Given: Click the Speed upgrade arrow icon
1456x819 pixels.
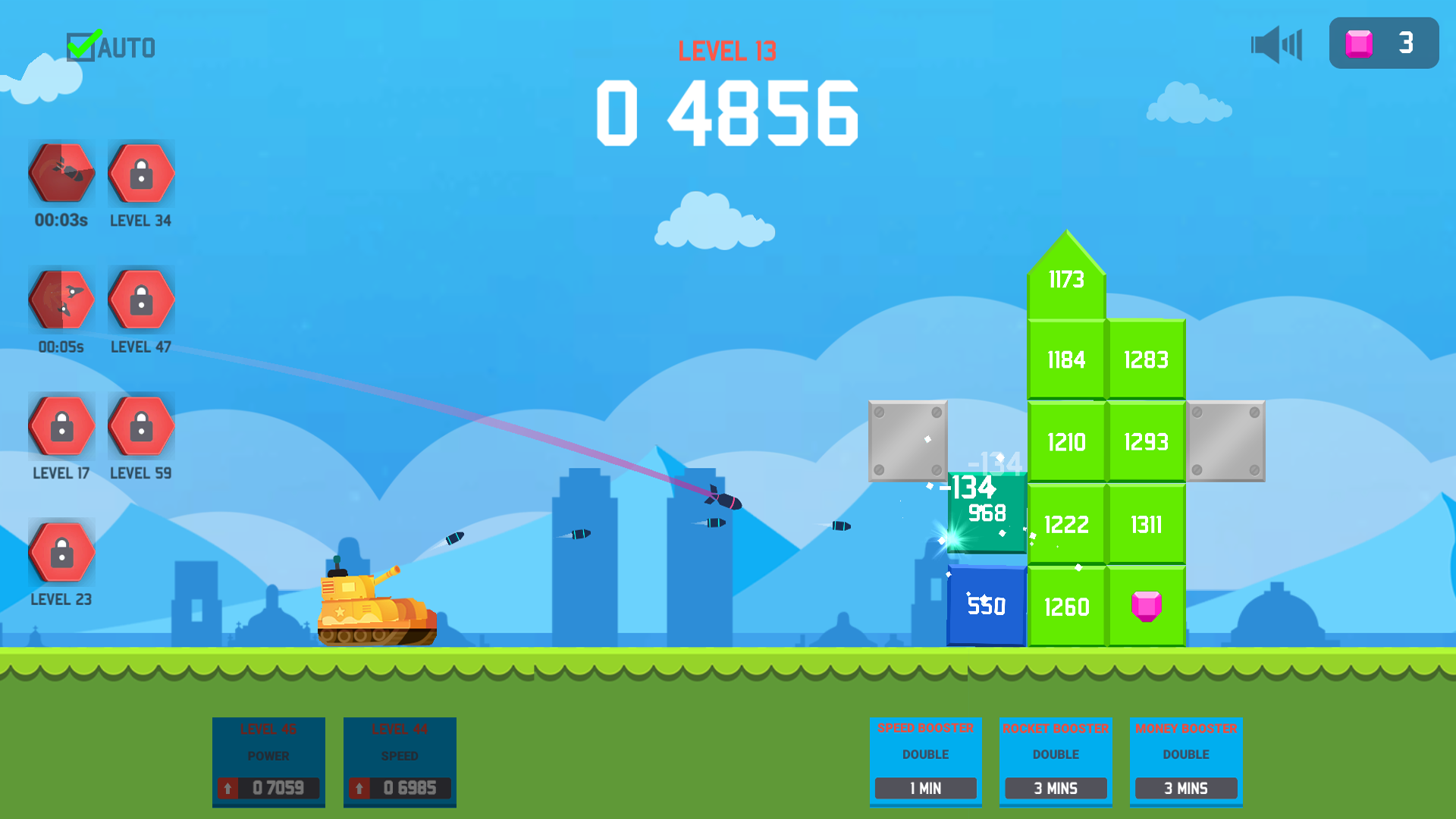Looking at the screenshot, I should 358,788.
